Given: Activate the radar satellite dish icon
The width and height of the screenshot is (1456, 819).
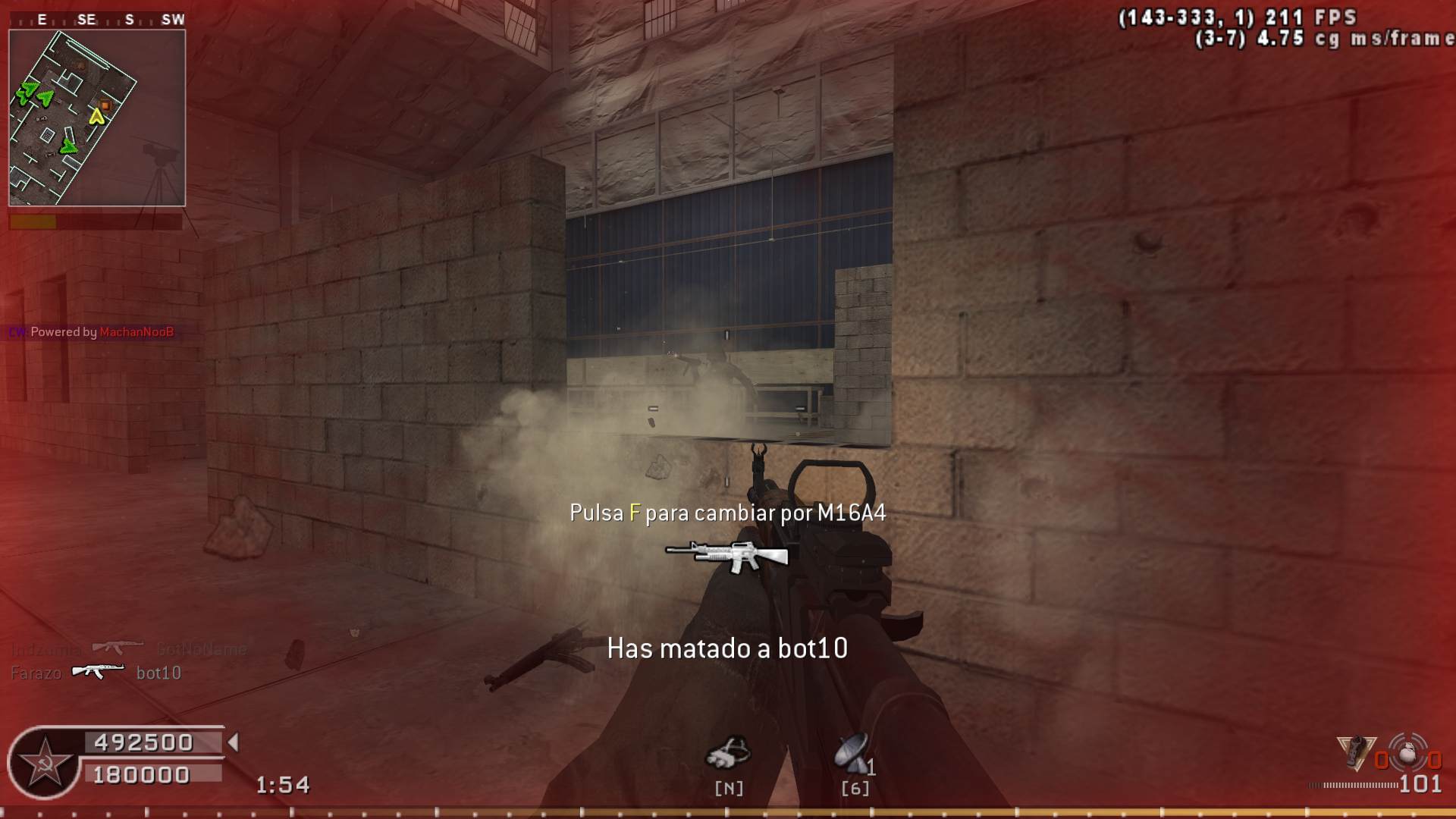Looking at the screenshot, I should click(852, 753).
